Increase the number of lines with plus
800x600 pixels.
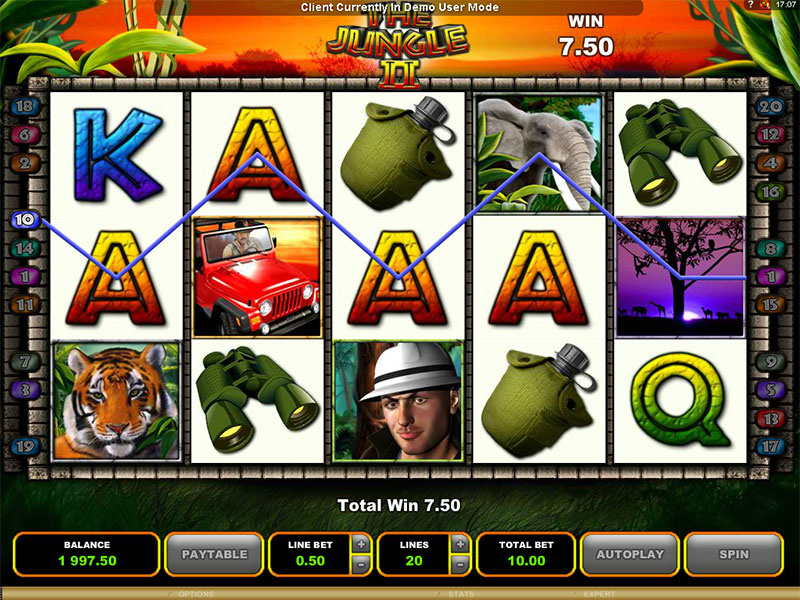pyautogui.click(x=460, y=543)
